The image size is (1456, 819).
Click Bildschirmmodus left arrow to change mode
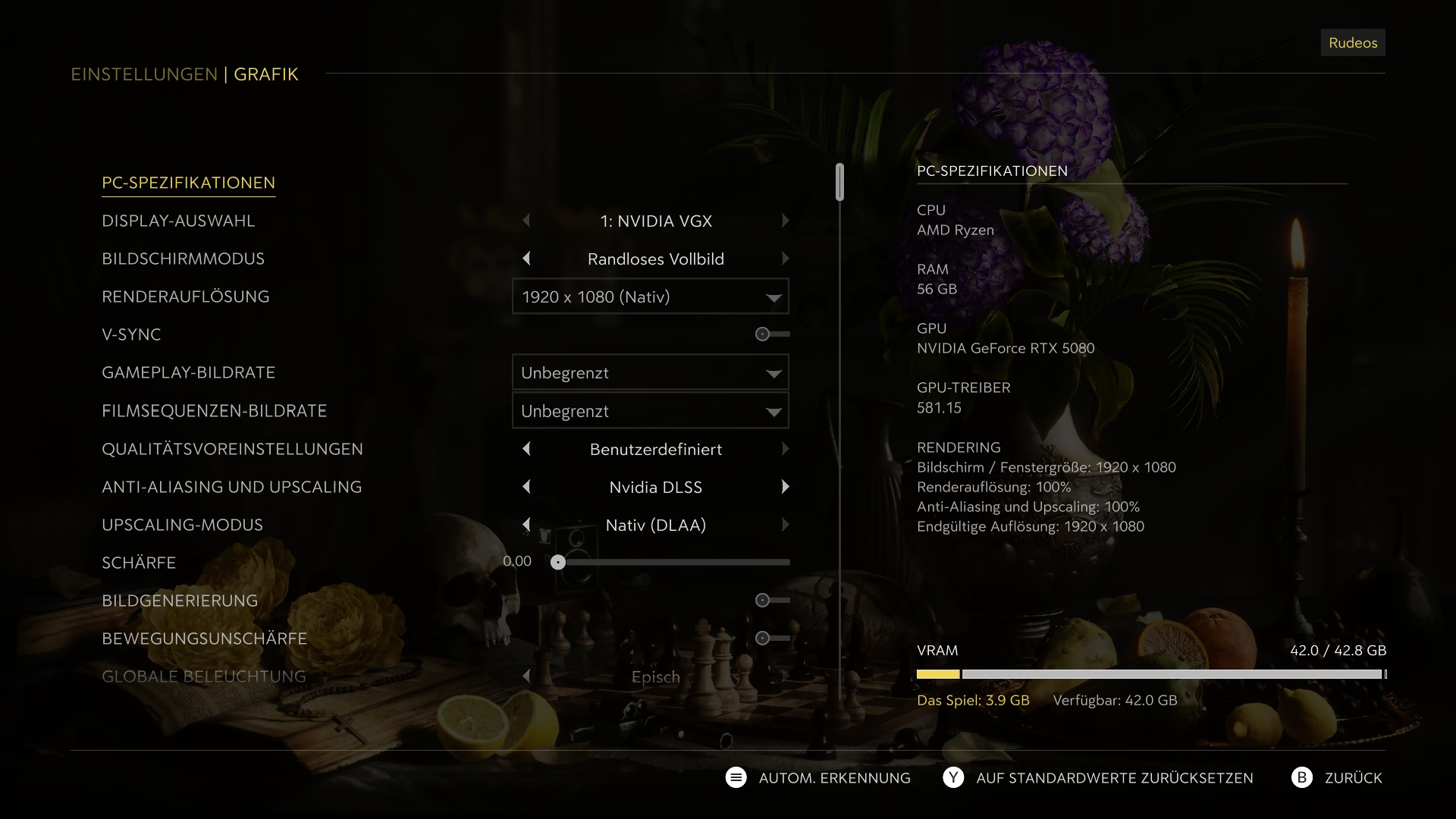point(527,259)
